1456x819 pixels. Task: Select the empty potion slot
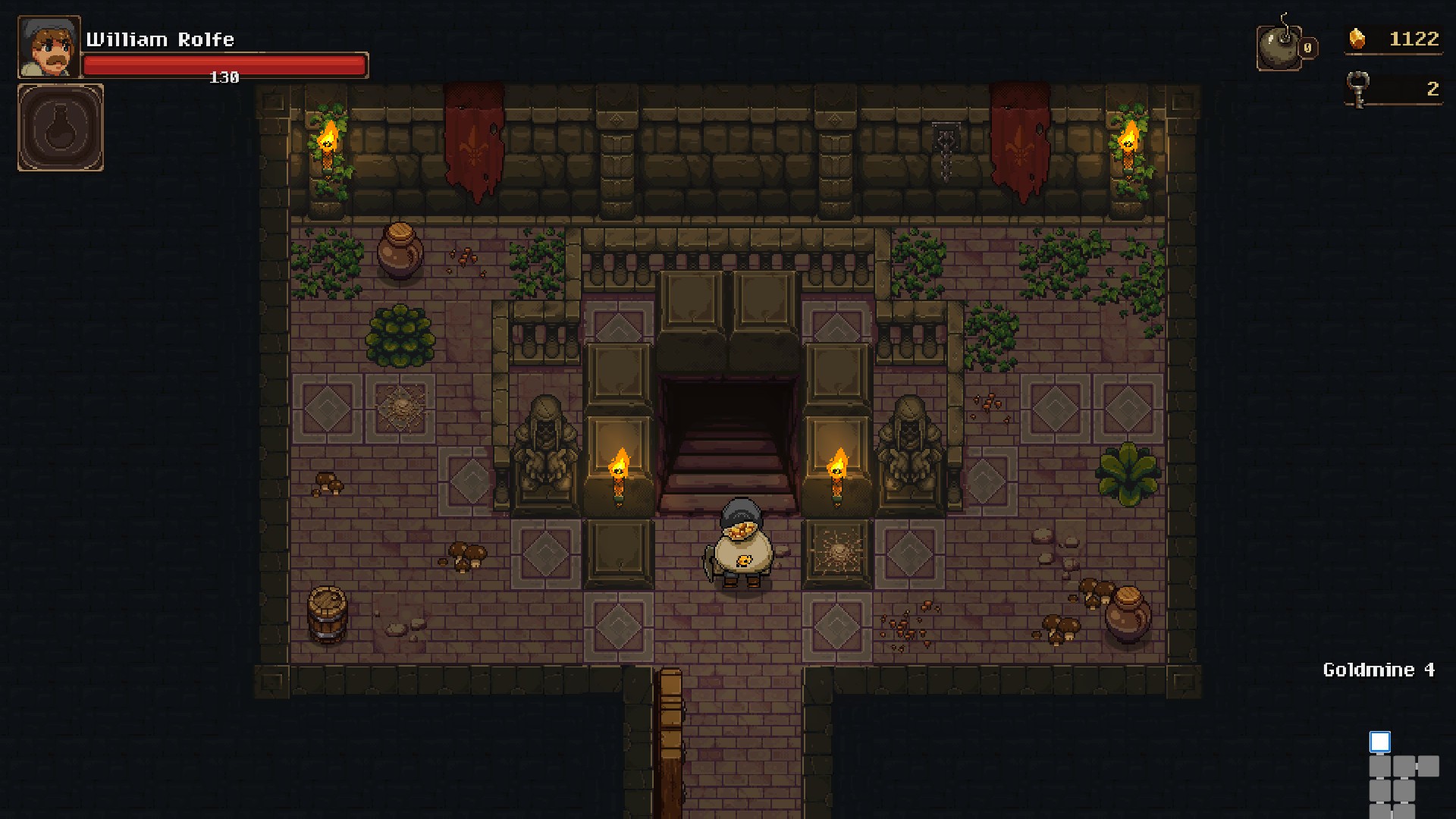point(61,127)
